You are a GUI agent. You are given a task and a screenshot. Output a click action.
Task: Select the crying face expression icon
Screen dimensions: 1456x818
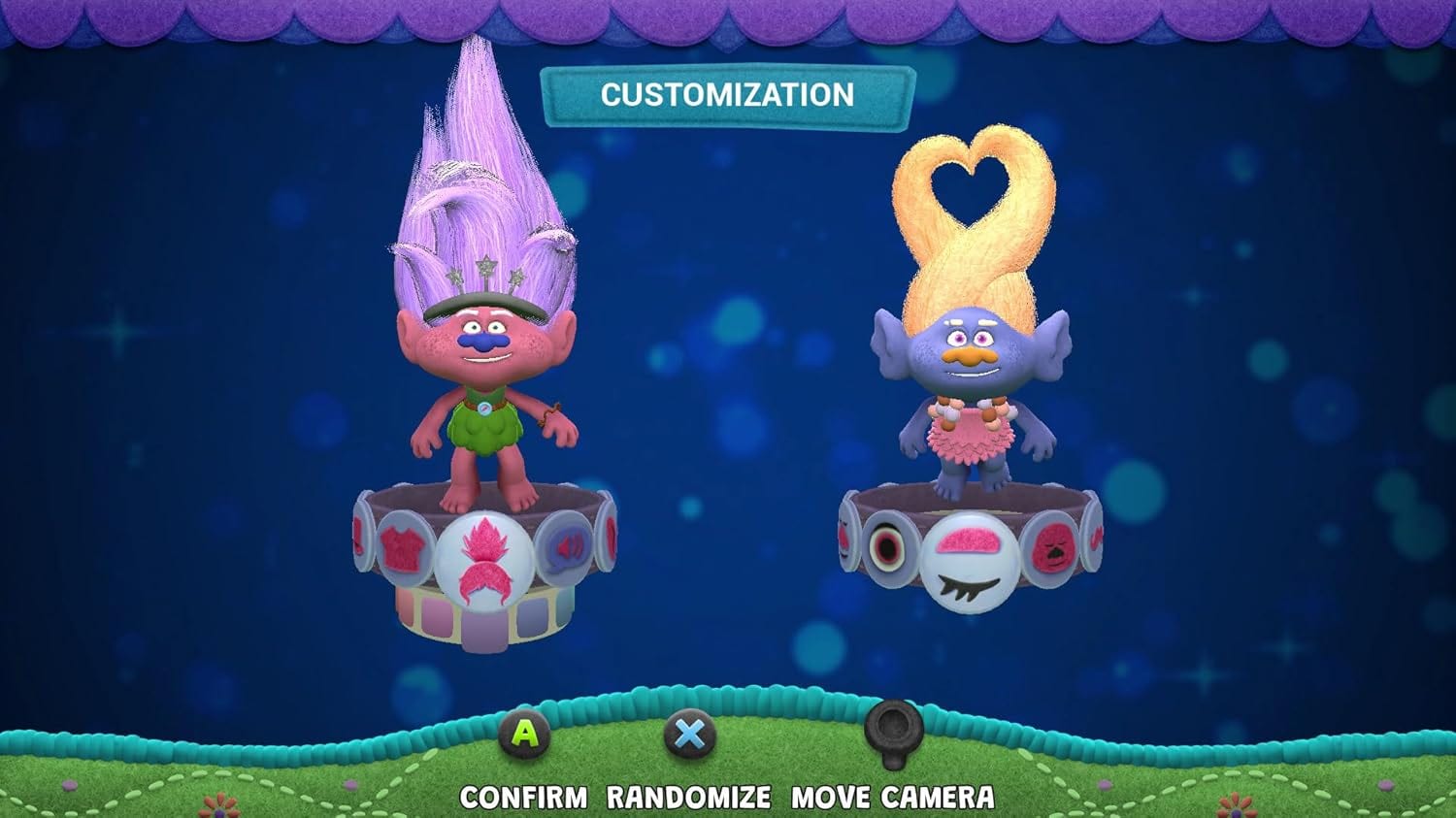click(x=1053, y=547)
